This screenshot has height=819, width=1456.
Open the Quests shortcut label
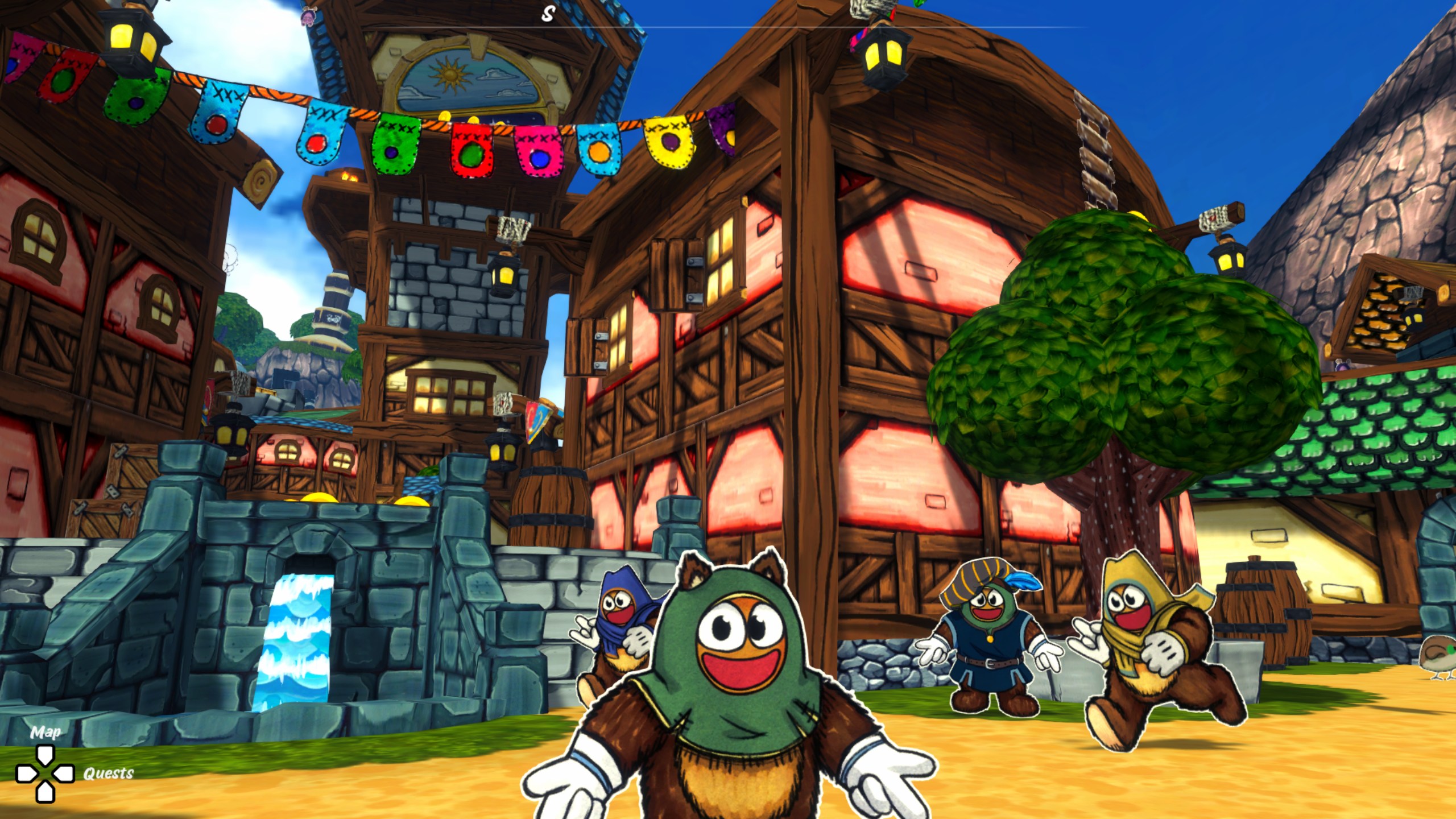[108, 773]
